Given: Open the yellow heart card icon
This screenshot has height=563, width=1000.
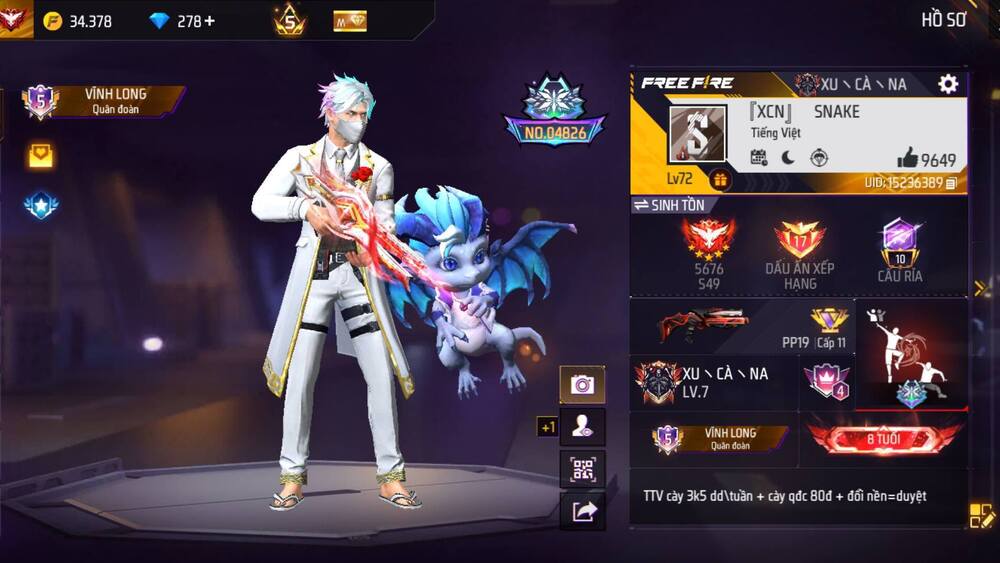Looking at the screenshot, I should (41, 155).
